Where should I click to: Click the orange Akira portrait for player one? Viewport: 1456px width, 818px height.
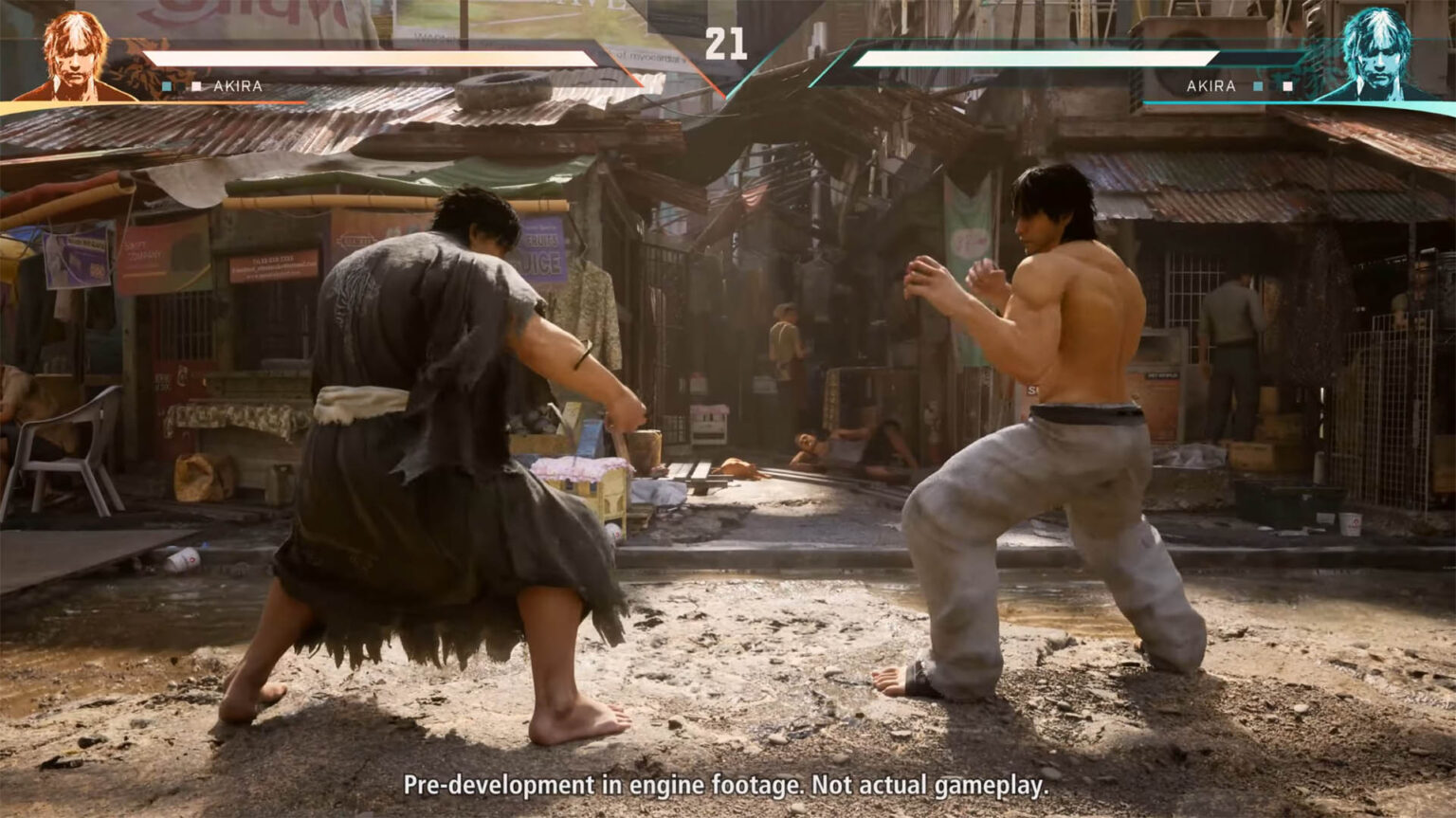click(x=75, y=55)
